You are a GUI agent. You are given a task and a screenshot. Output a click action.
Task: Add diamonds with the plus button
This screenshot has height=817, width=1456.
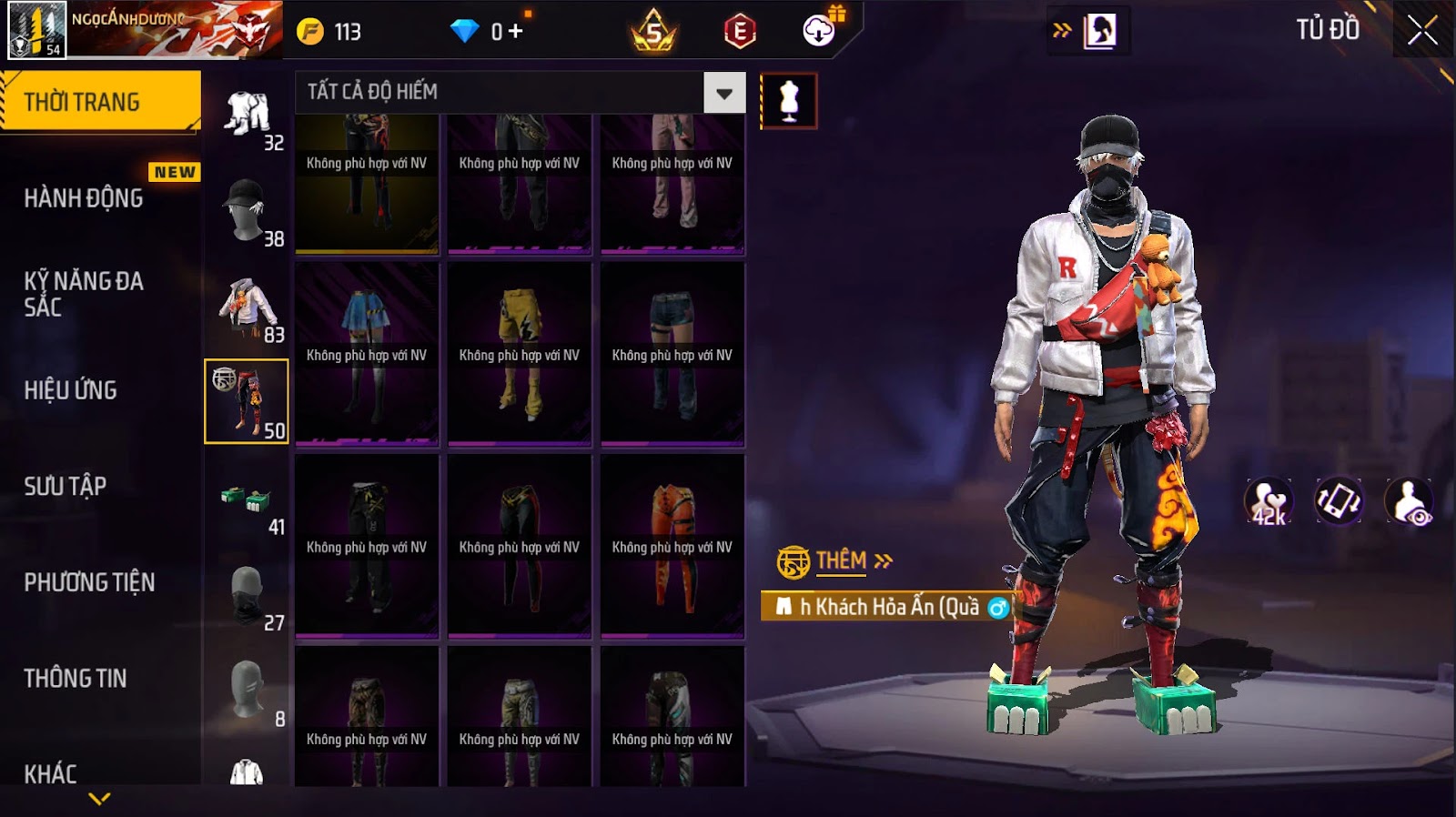coord(516,32)
